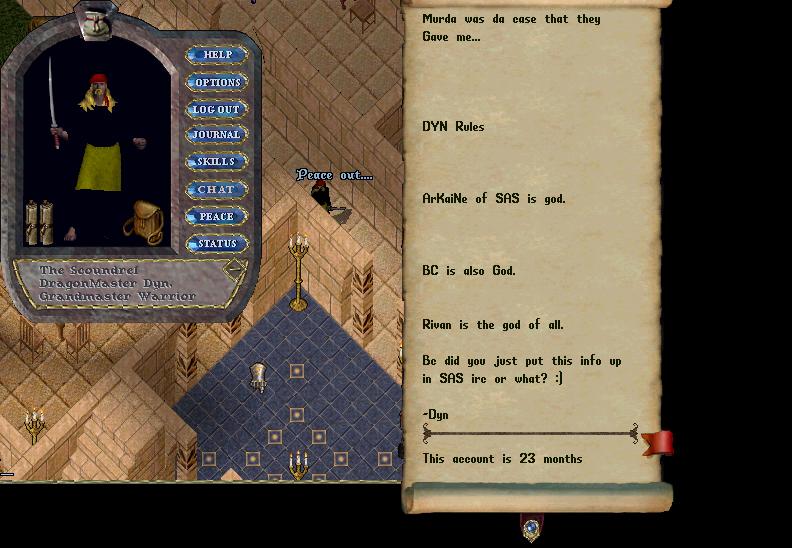Show the character Status bar

(217, 243)
